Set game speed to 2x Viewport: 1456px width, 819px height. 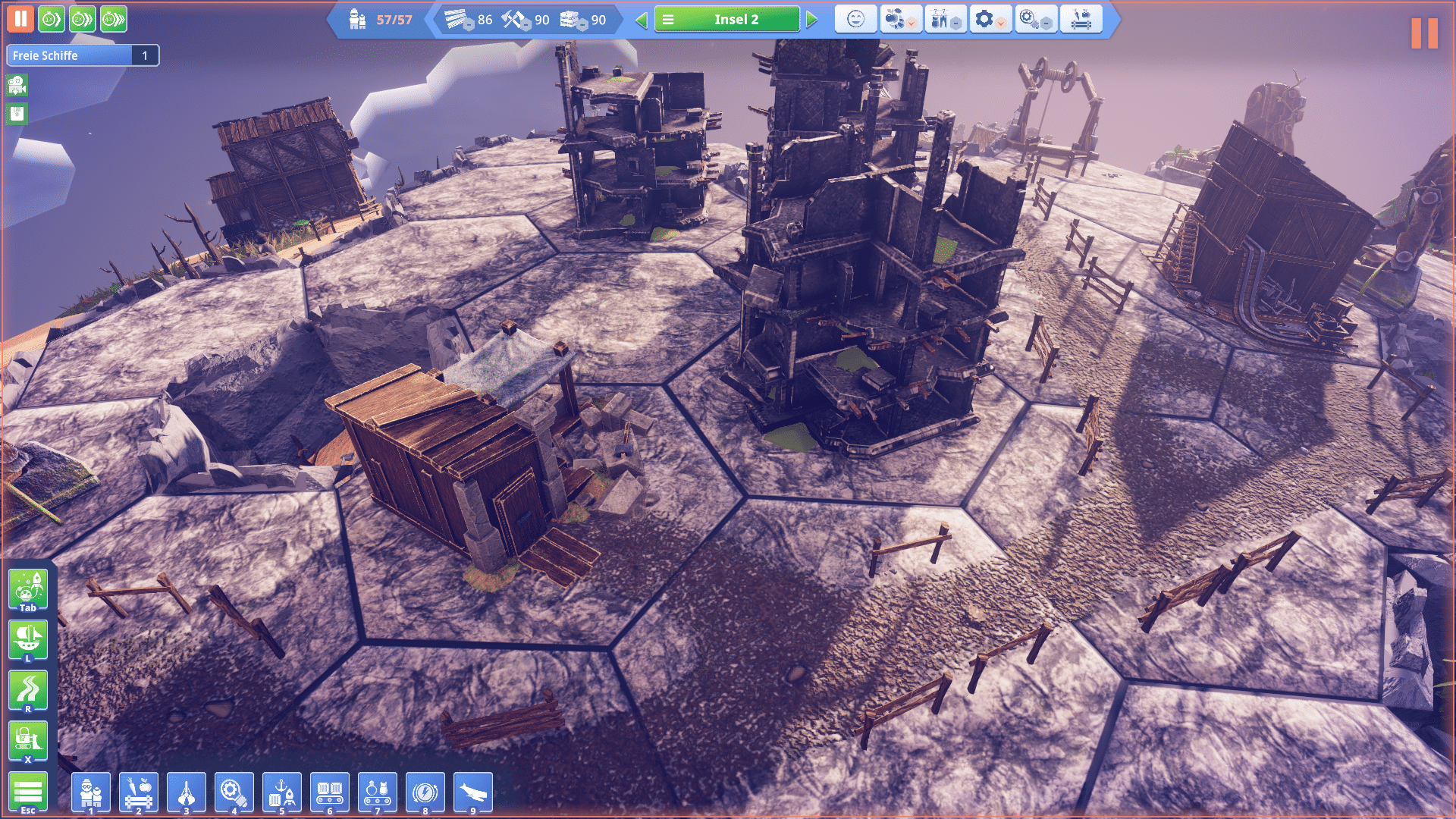(x=83, y=19)
